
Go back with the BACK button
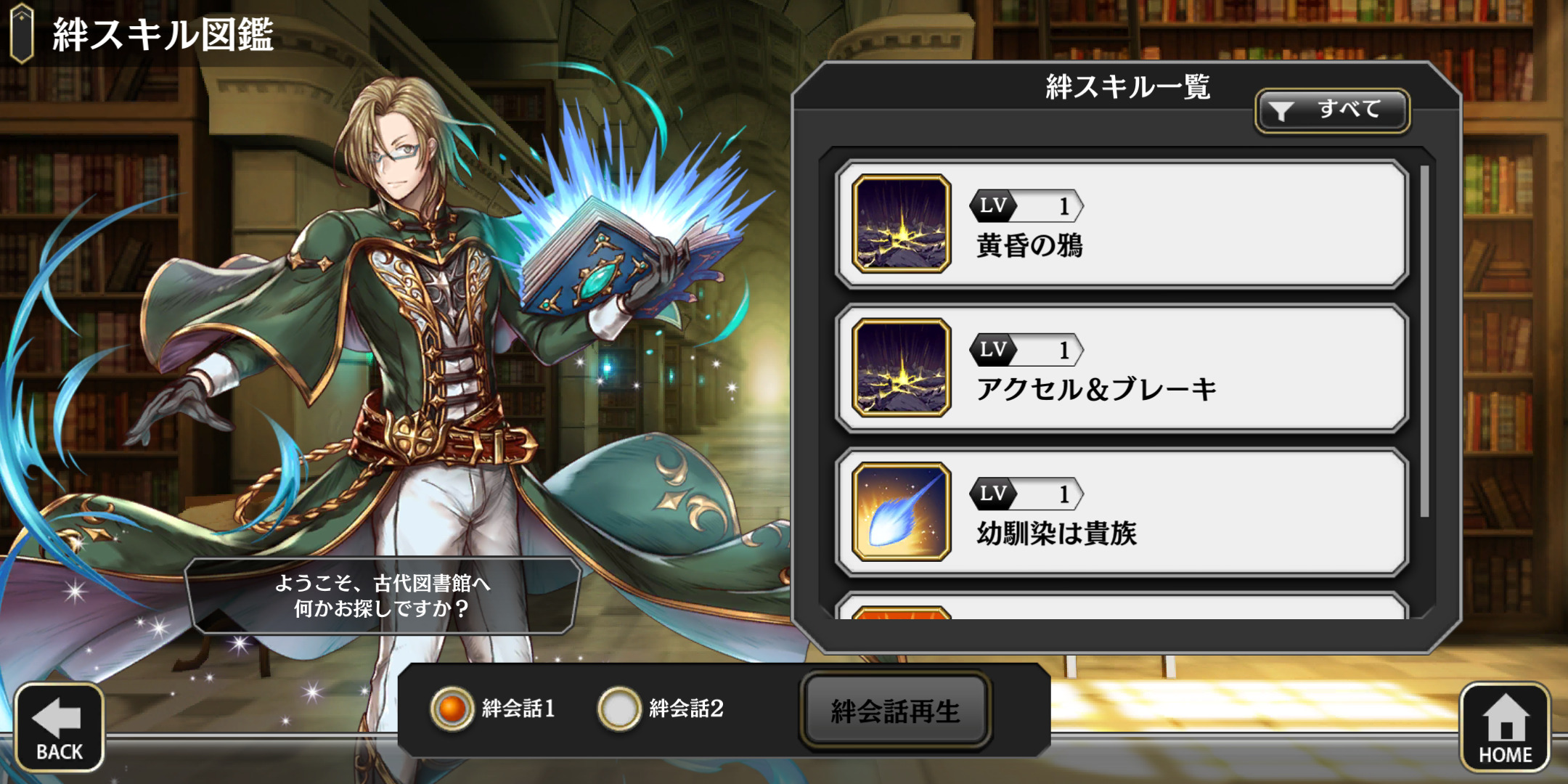[59, 727]
